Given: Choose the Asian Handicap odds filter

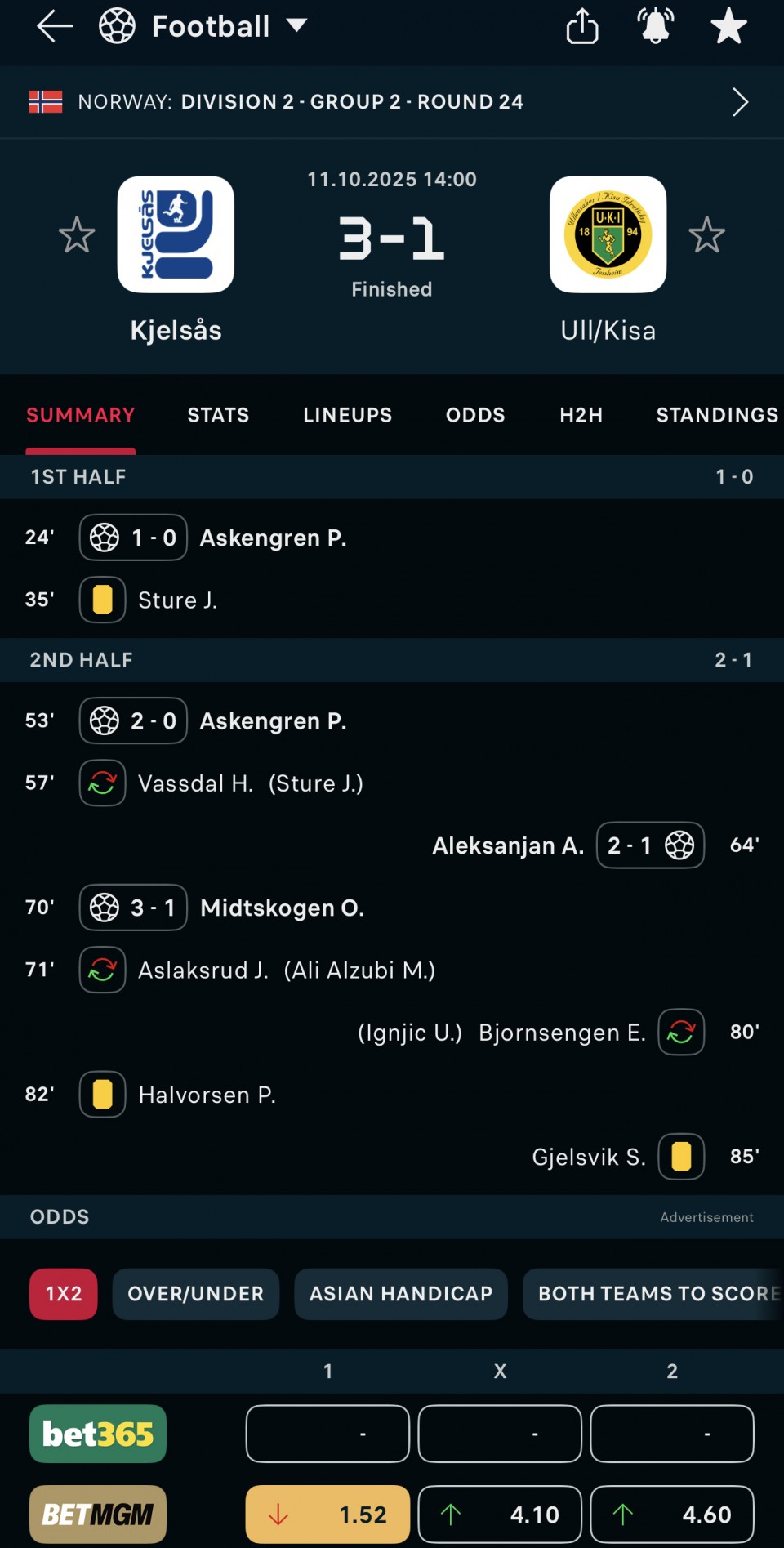Looking at the screenshot, I should [x=401, y=1294].
